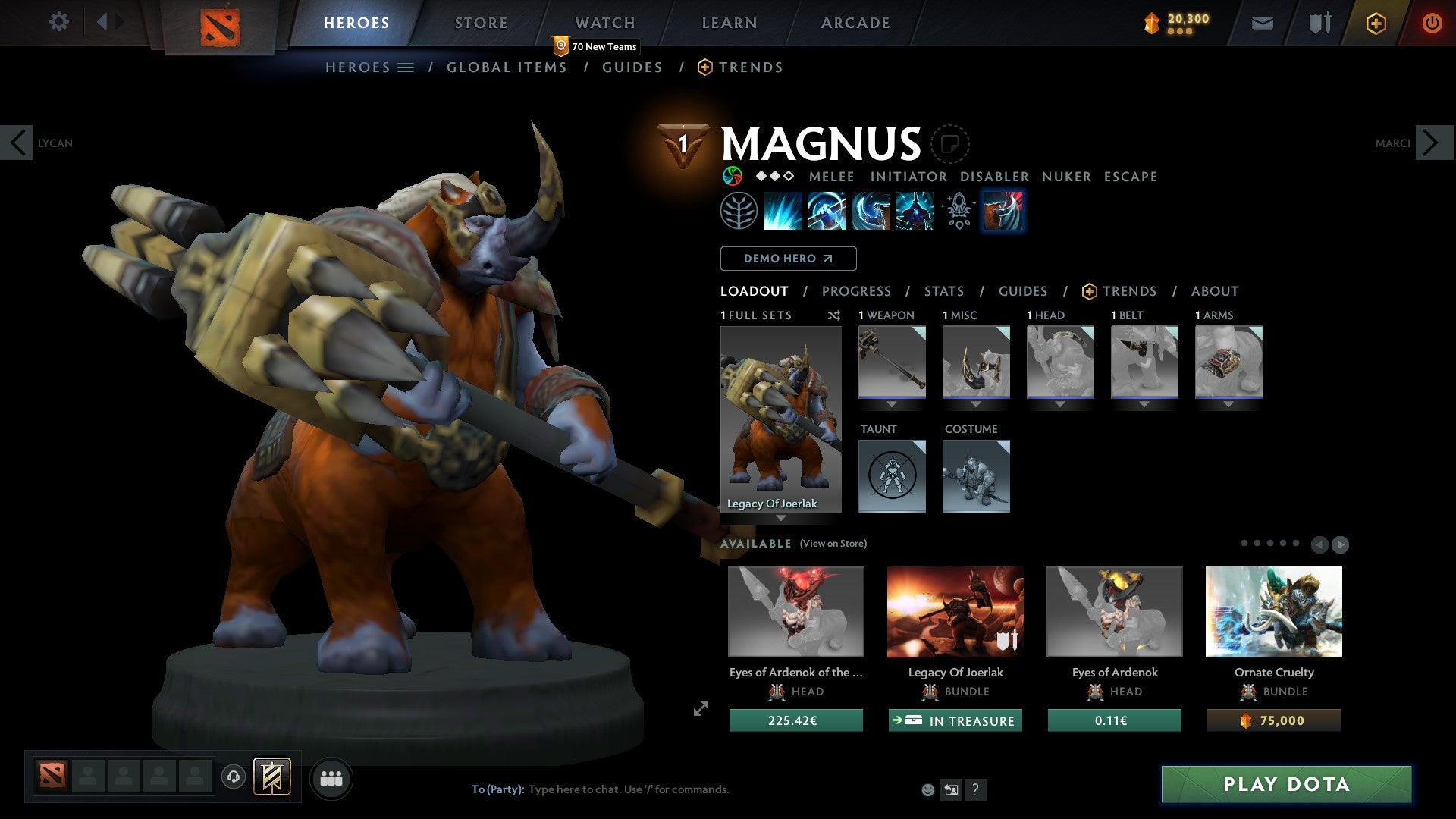This screenshot has width=1456, height=819.
Task: Select the Shockwave ability icon
Action: (x=783, y=211)
